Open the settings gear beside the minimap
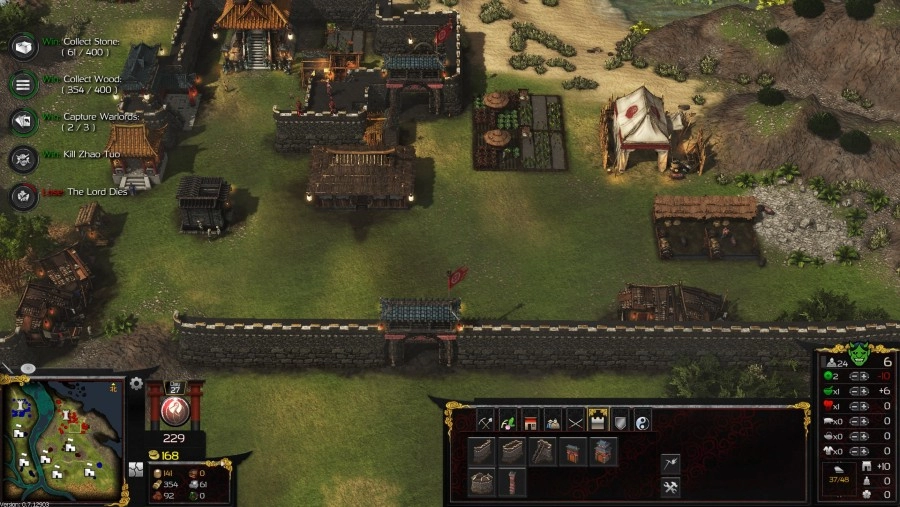The height and width of the screenshot is (507, 900). tap(136, 383)
